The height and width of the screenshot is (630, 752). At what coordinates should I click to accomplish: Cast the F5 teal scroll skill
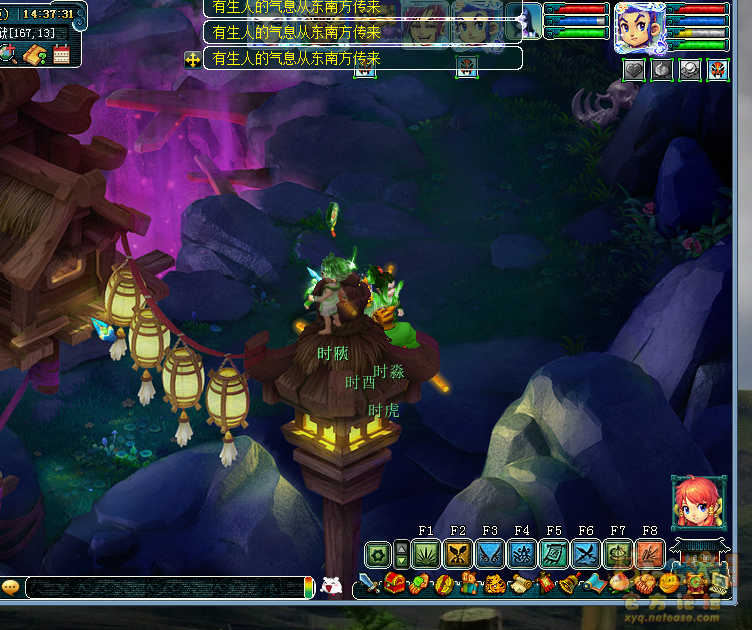(554, 553)
